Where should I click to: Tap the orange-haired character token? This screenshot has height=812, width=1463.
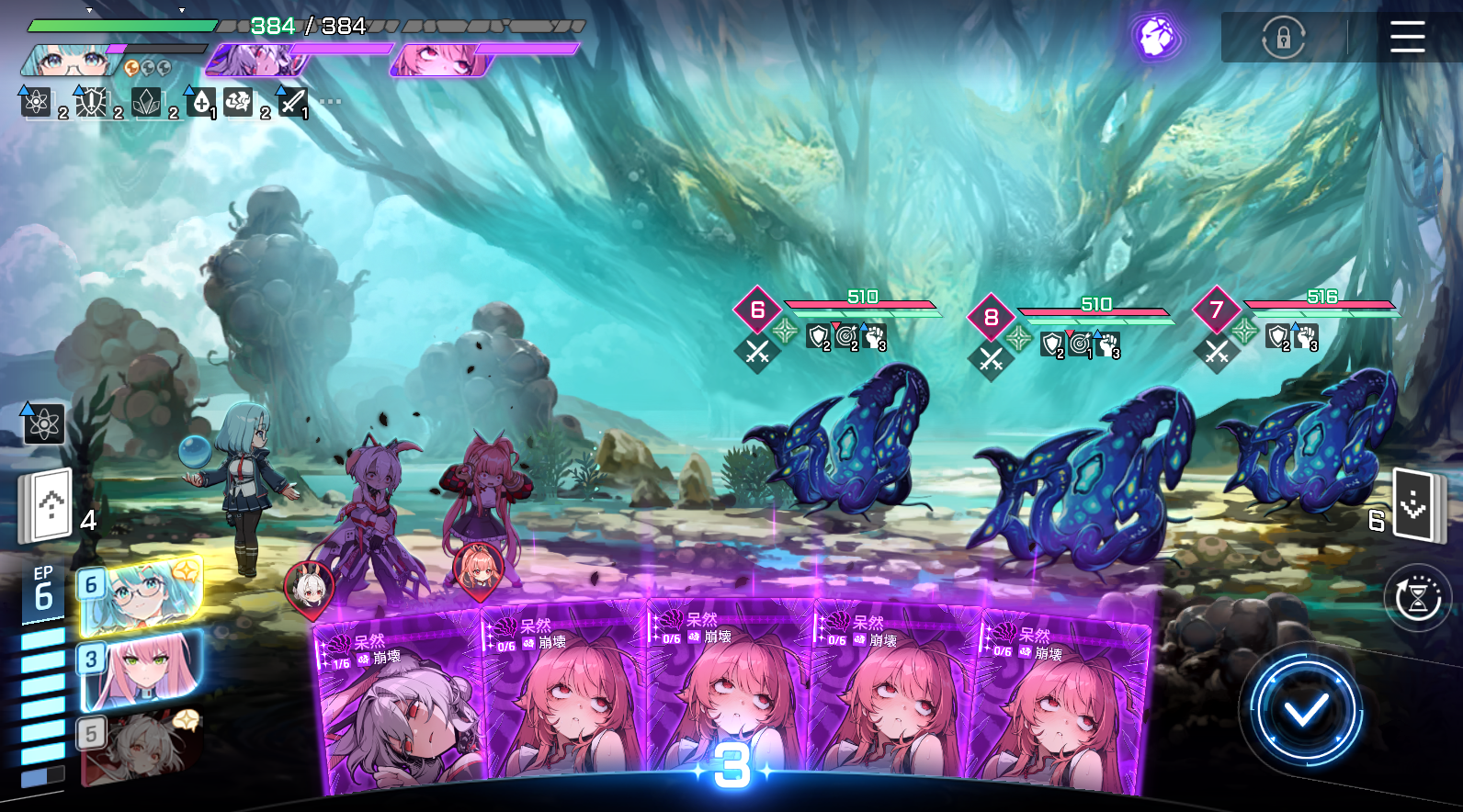pos(478,569)
